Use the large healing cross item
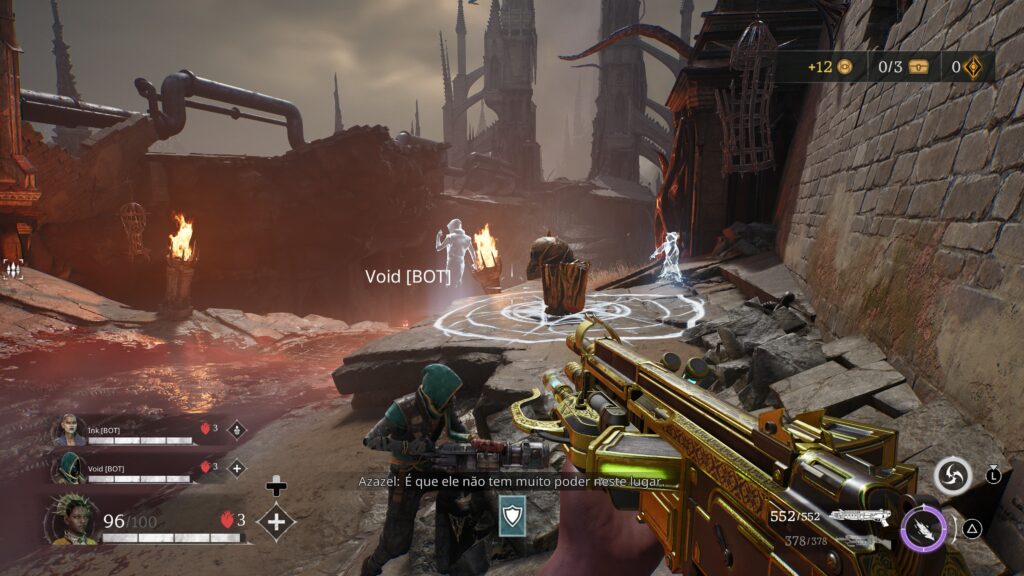Image resolution: width=1024 pixels, height=576 pixels. (x=276, y=521)
